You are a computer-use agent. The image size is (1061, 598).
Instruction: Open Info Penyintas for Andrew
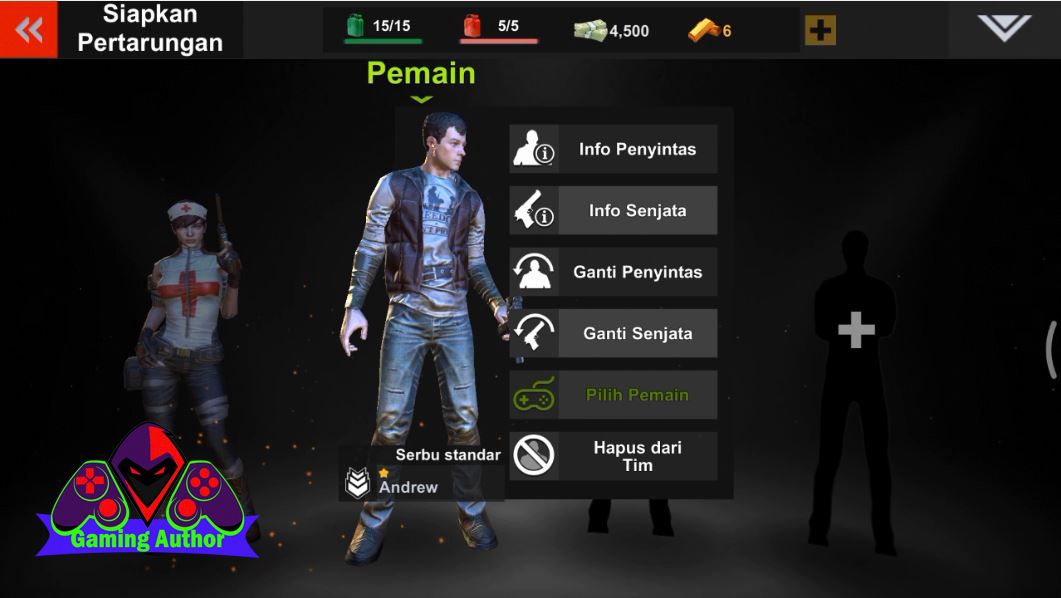613,150
